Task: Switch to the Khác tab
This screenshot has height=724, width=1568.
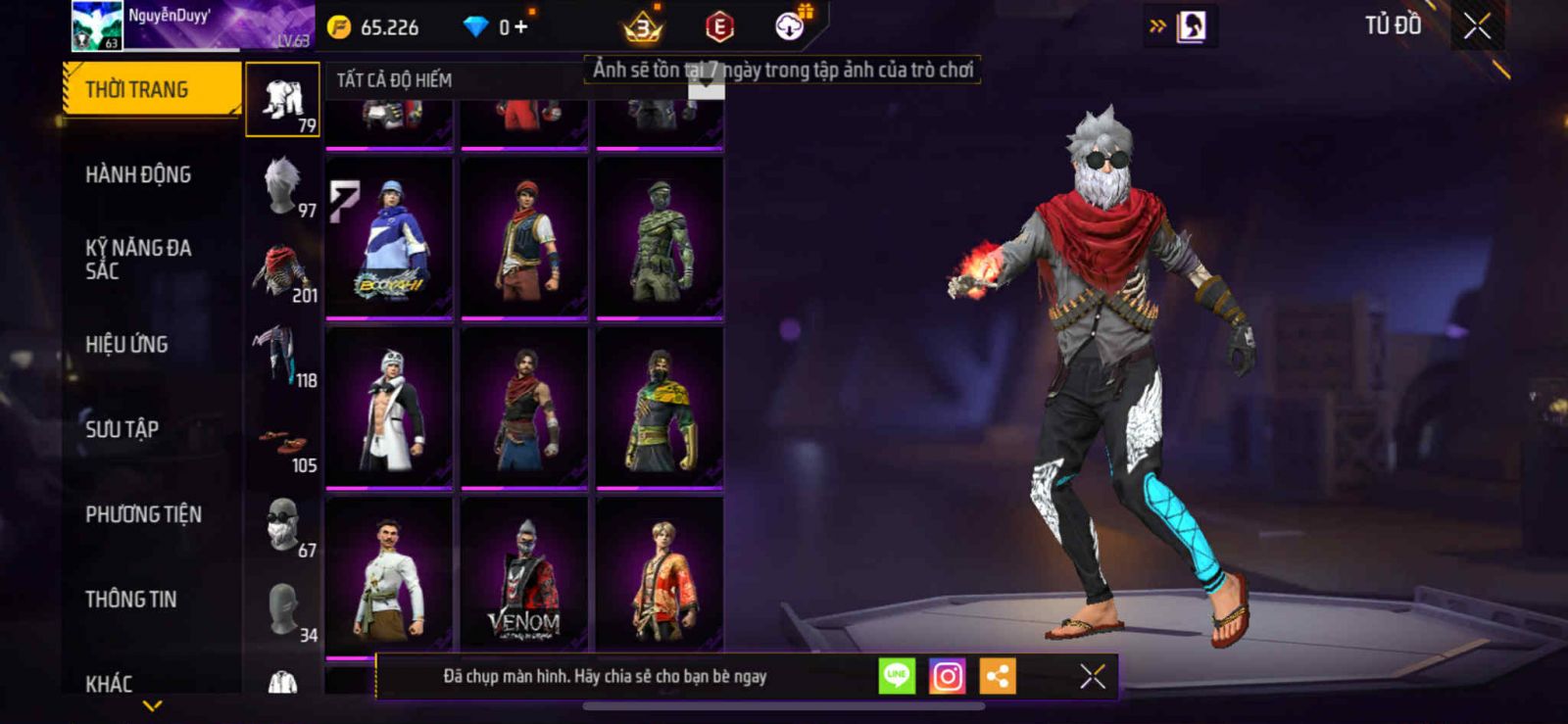Action: (x=109, y=683)
